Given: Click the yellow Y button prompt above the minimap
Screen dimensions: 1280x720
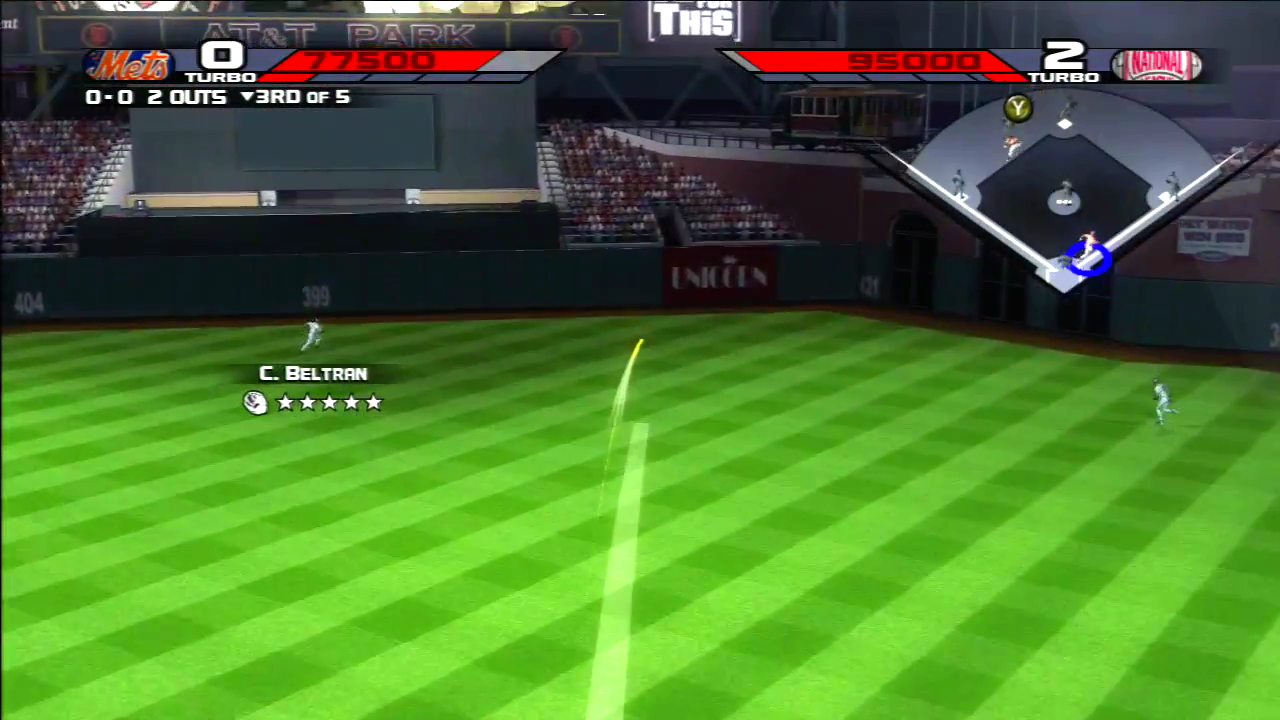Looking at the screenshot, I should 1017,110.
